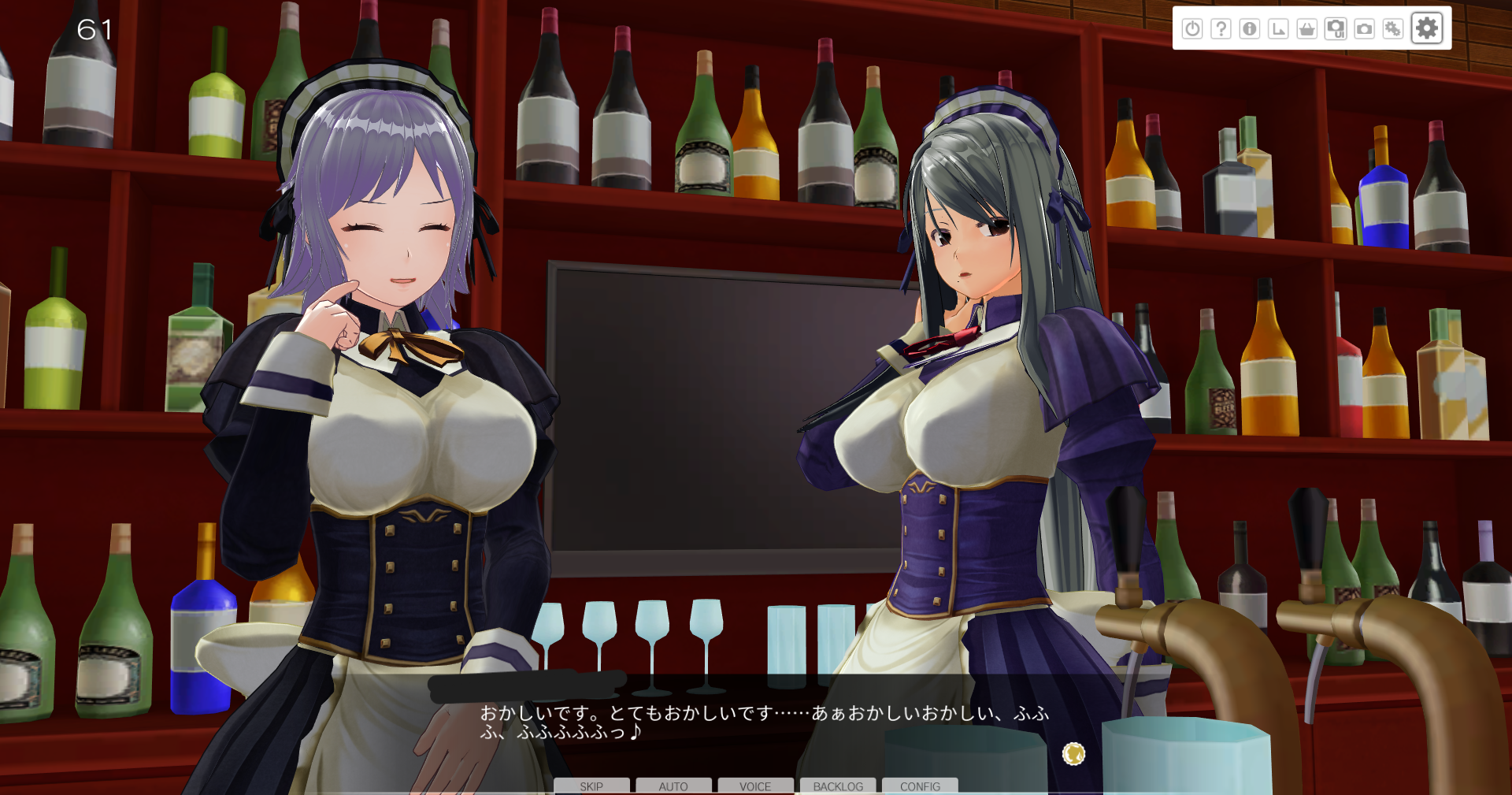
Task: Open help via the question mark icon
Action: tap(1221, 29)
